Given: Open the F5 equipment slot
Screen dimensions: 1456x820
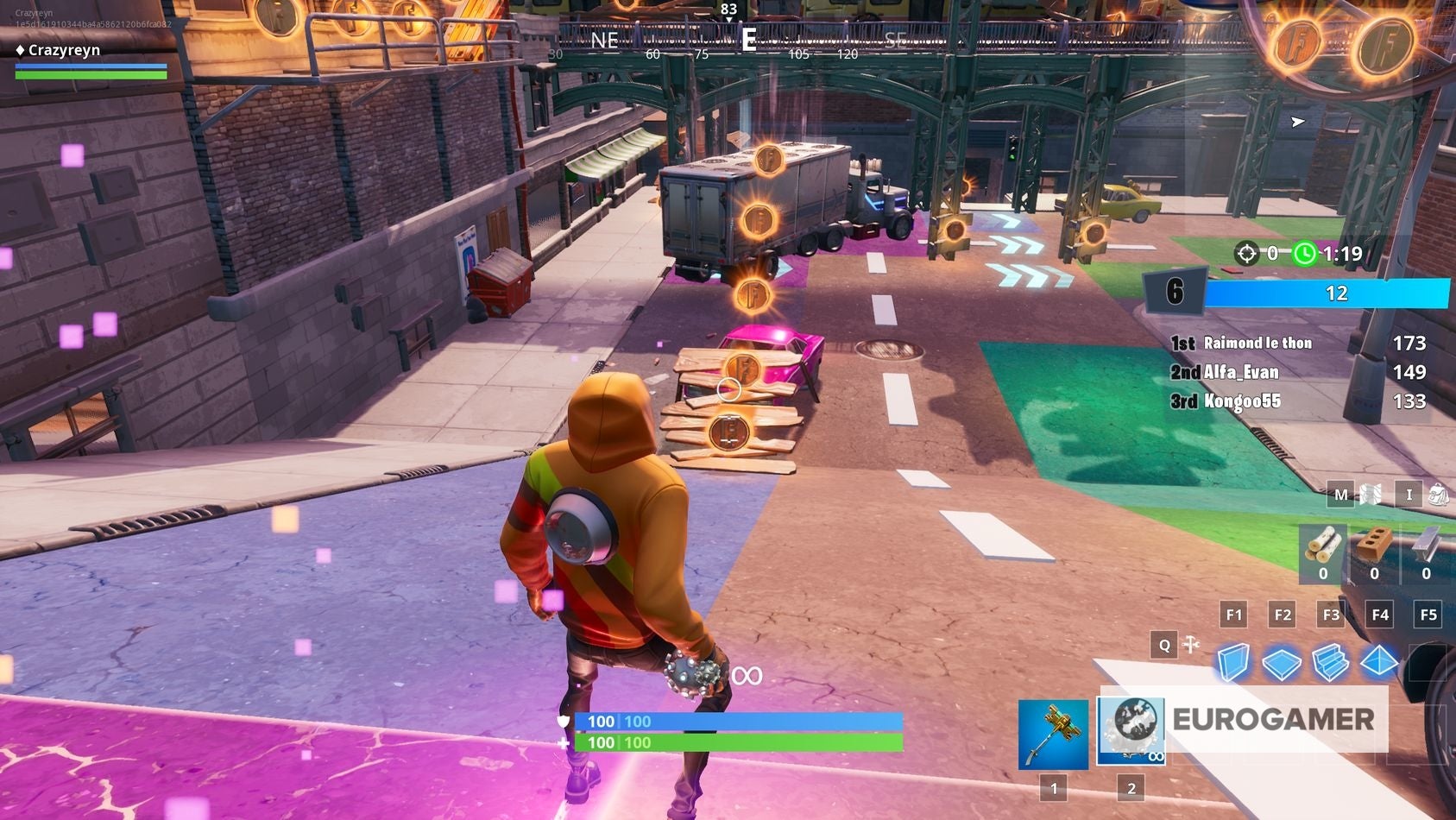Looking at the screenshot, I should coord(1428,615).
